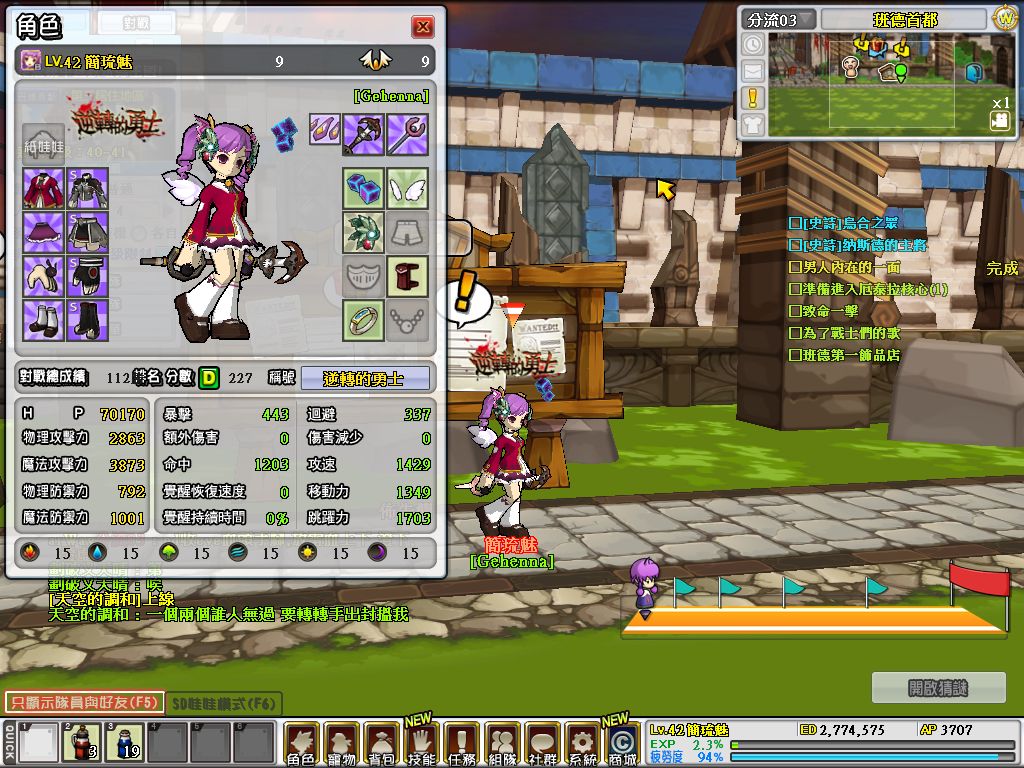Viewport: 1024px width, 768px height.
Task: Select the purple skirt equipment slot
Action: (x=43, y=233)
